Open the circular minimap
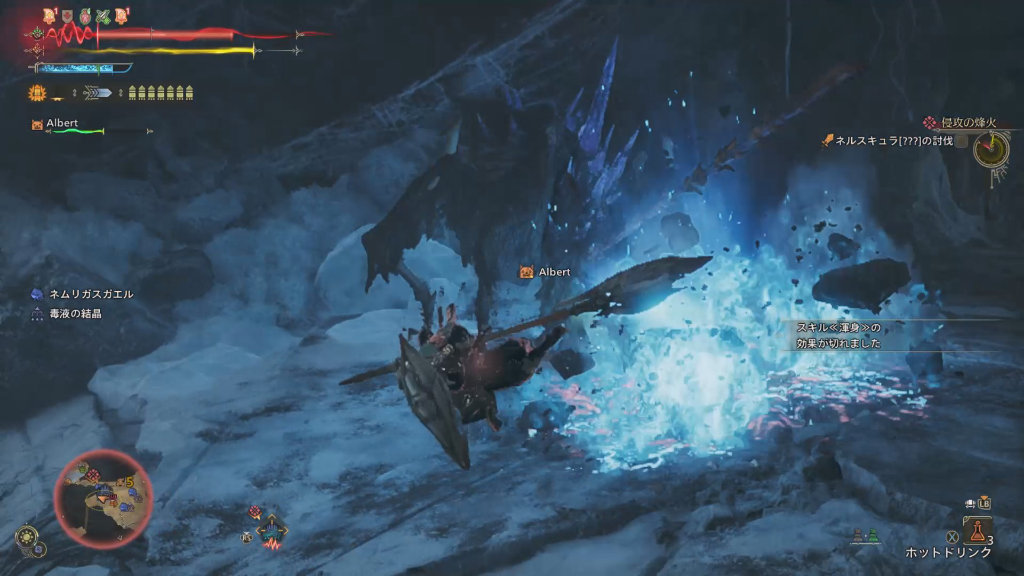Image resolution: width=1024 pixels, height=576 pixels. tap(103, 498)
